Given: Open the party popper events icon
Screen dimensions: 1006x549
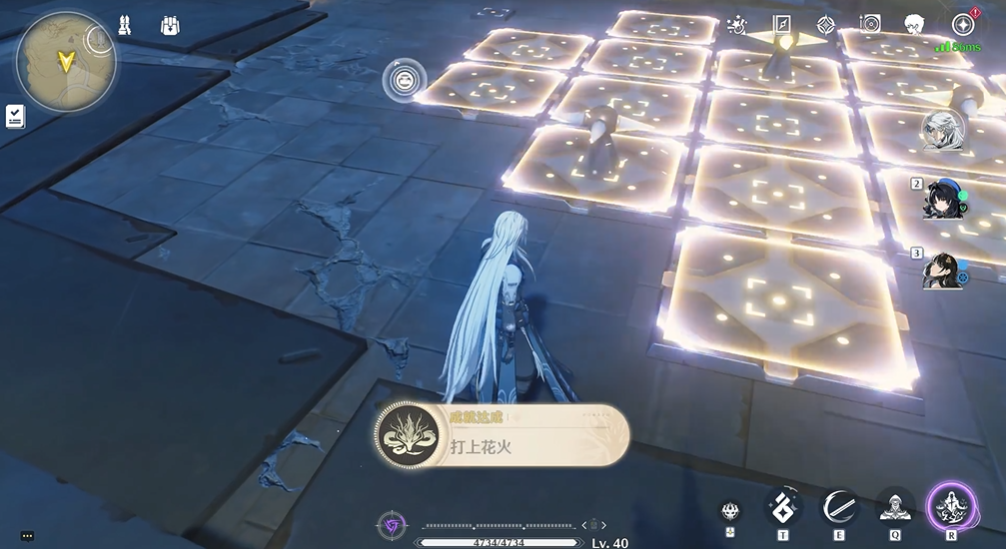Looking at the screenshot, I should [x=737, y=25].
